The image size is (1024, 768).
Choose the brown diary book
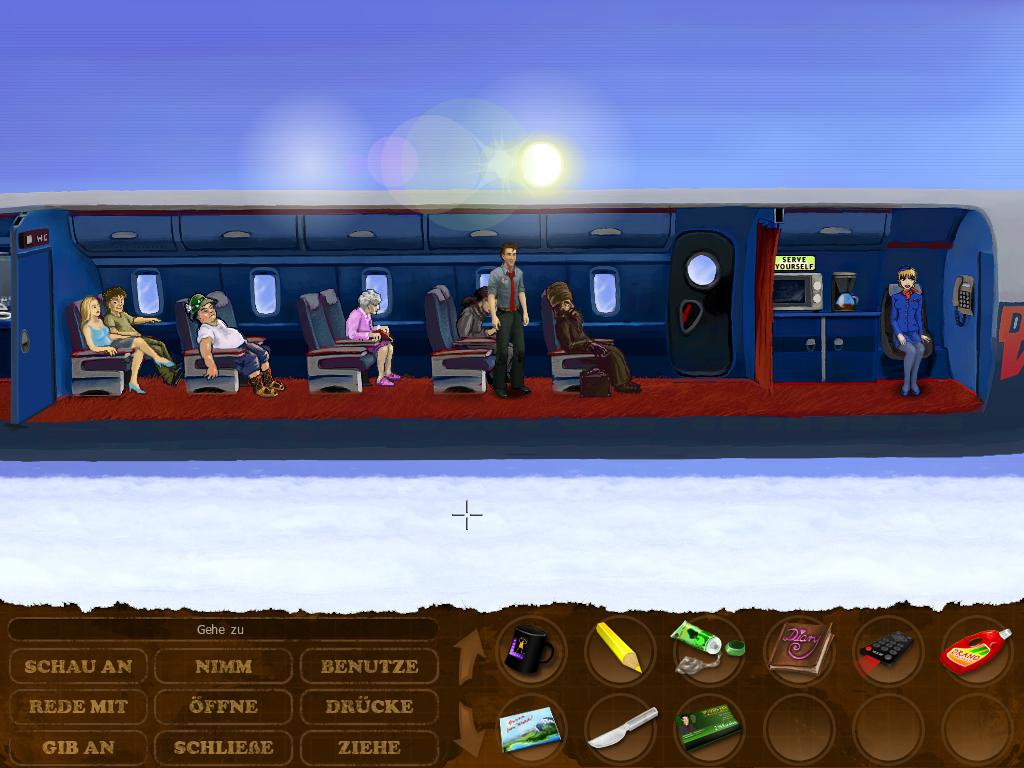[x=797, y=648]
